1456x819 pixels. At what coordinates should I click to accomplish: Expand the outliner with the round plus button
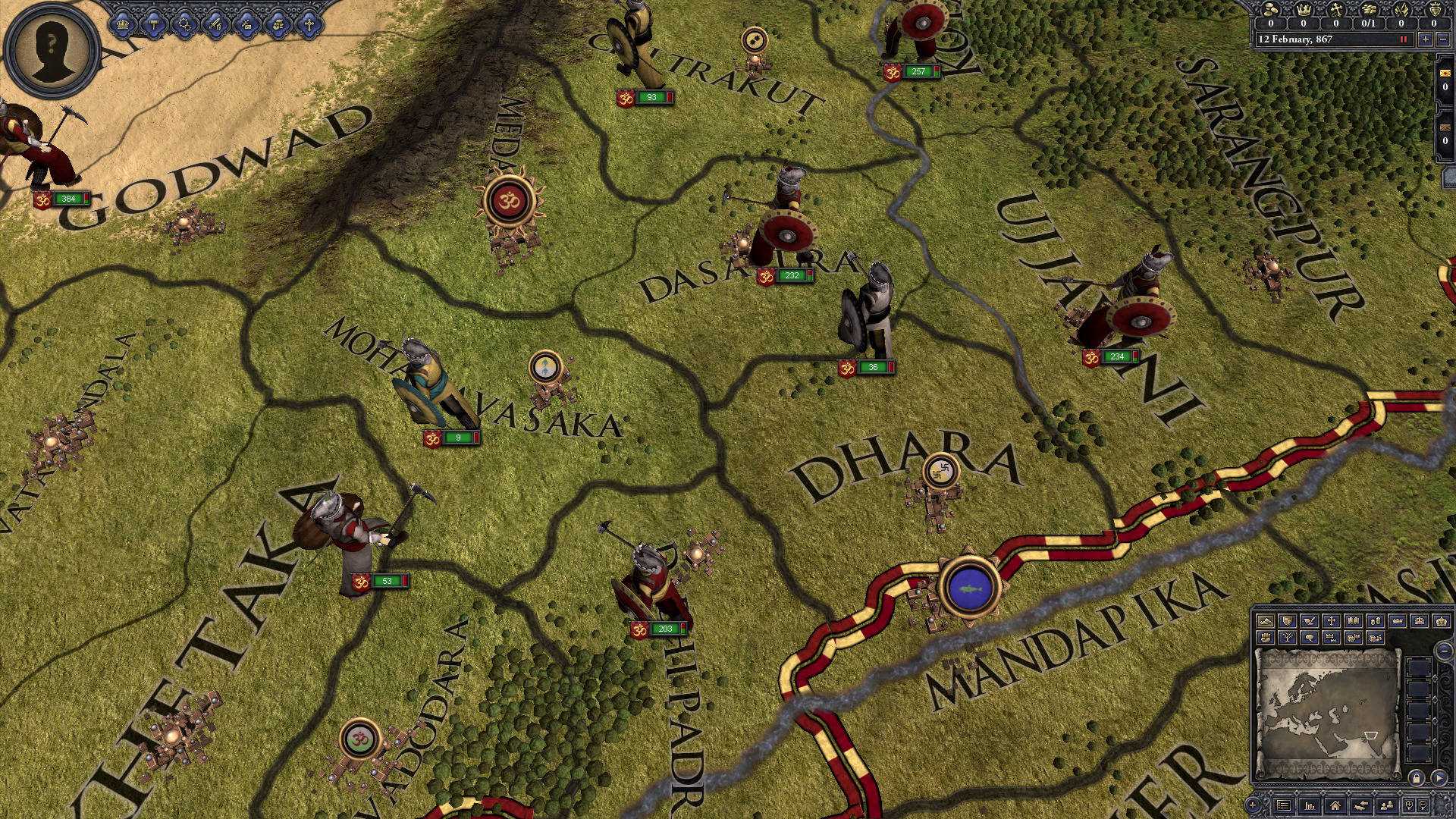point(1251,805)
